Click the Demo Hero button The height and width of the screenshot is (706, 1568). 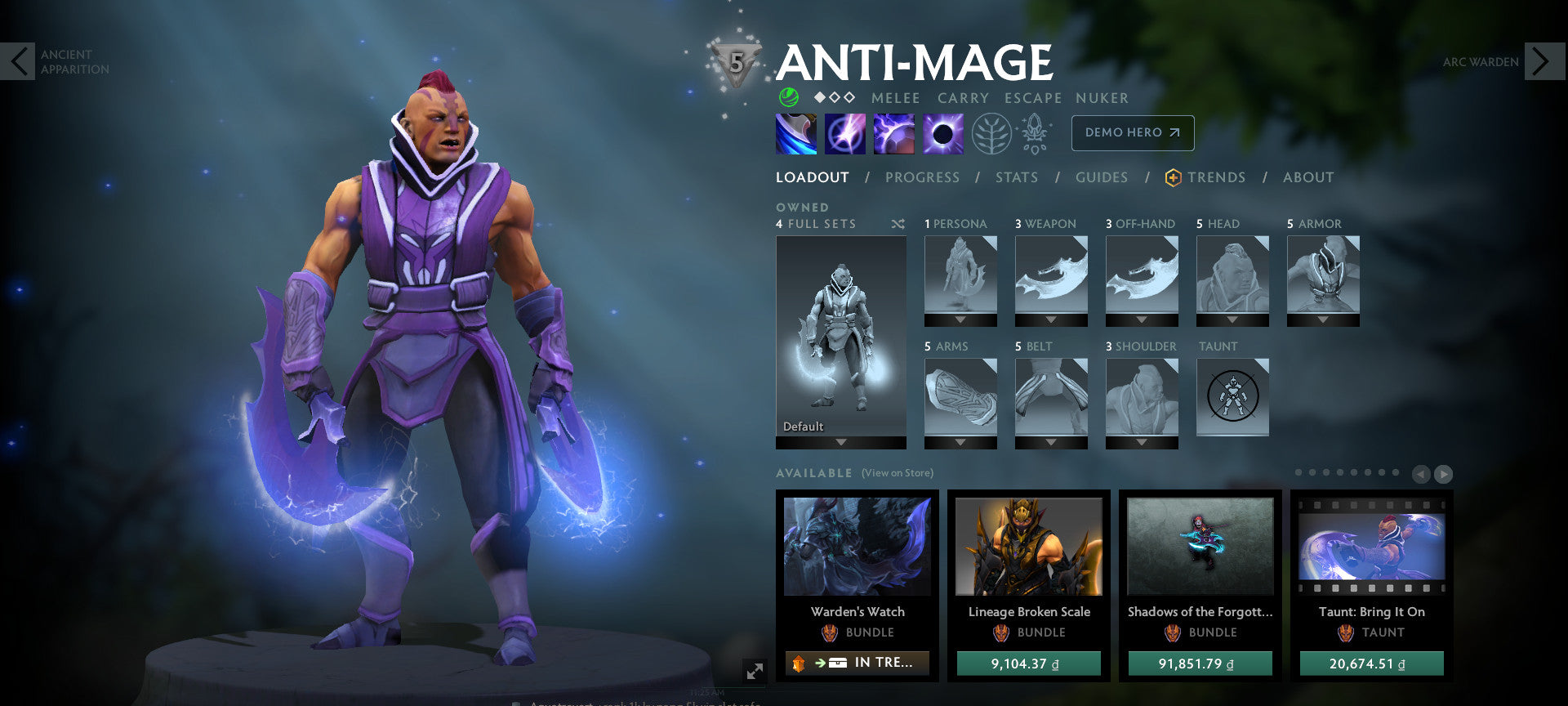[x=1132, y=132]
